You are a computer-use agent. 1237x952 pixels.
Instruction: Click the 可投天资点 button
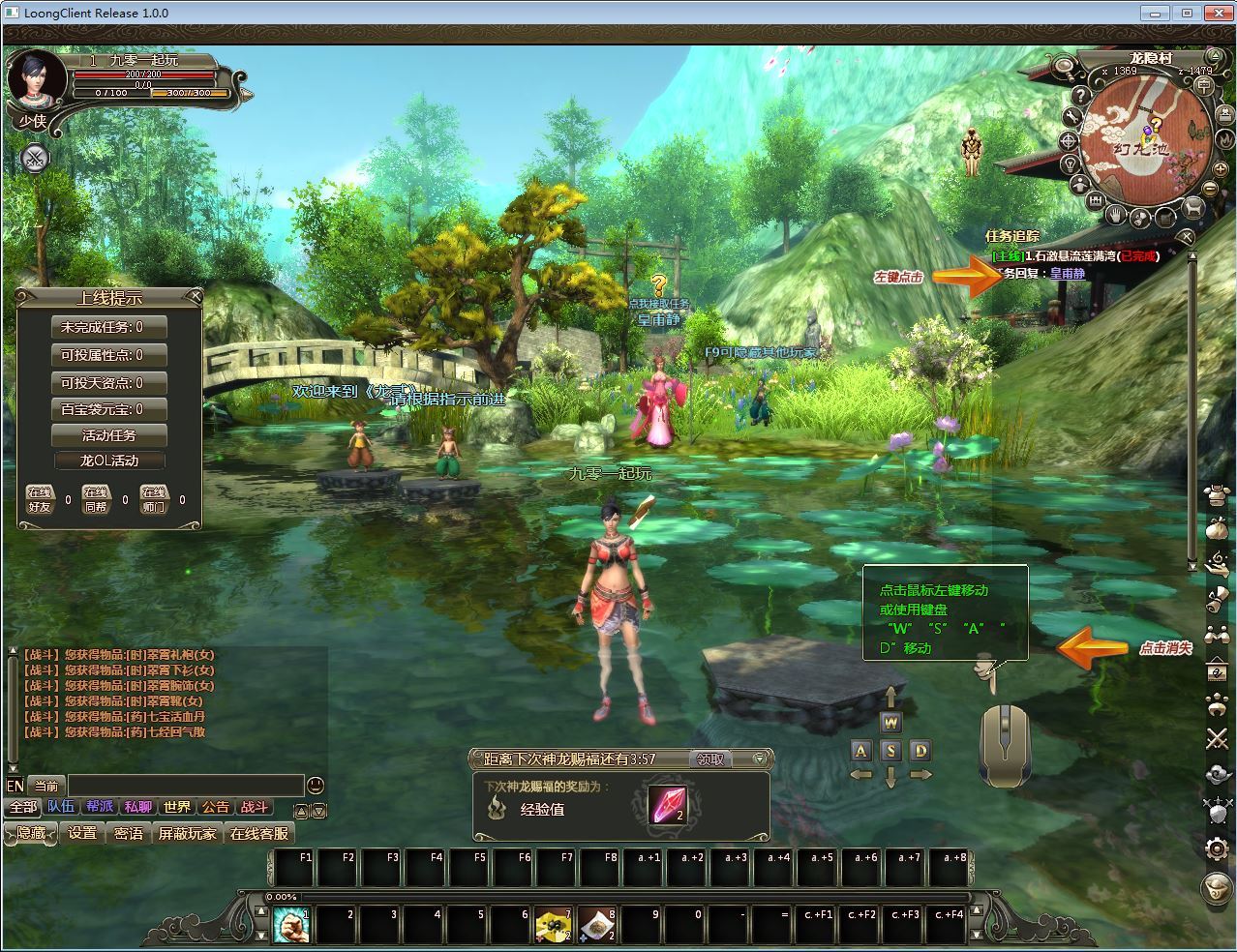(108, 382)
